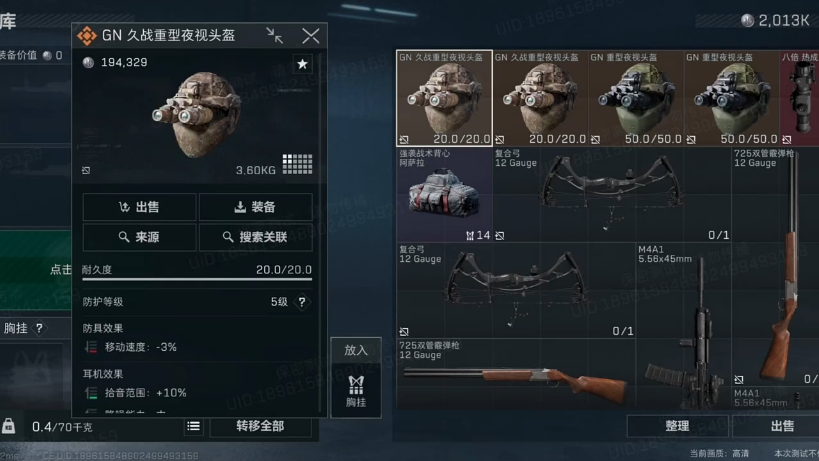Select the green heavy night vision helmet 50.0/50.0
Image resolution: width=819 pixels, height=461 pixels.
[x=636, y=98]
